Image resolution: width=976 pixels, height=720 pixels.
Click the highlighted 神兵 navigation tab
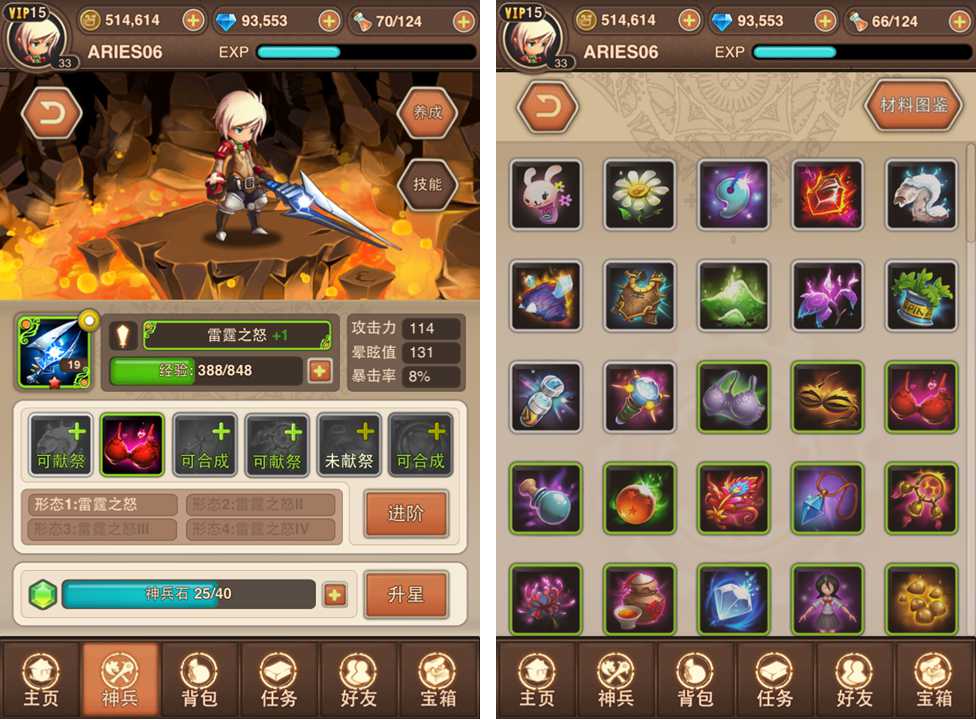pyautogui.click(x=120, y=680)
